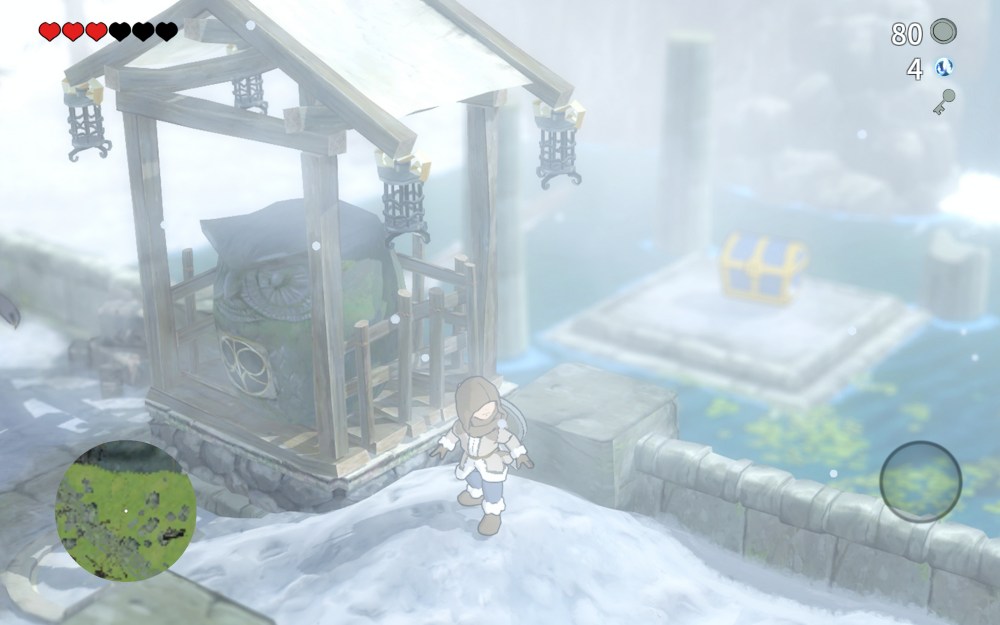Click the key icon
The image size is (1000, 625).
[x=942, y=102]
